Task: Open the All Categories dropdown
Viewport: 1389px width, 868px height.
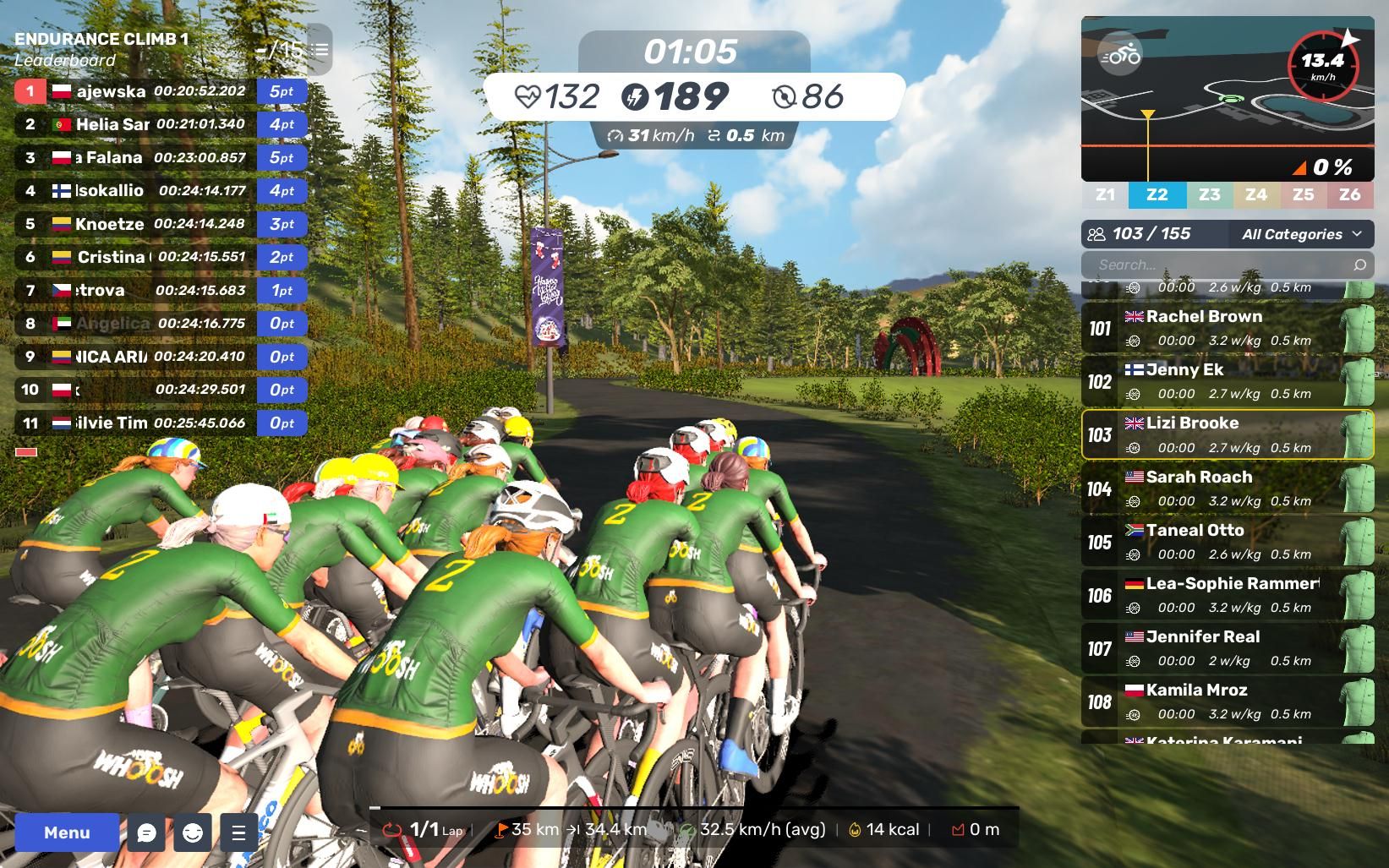Action: [1300, 234]
